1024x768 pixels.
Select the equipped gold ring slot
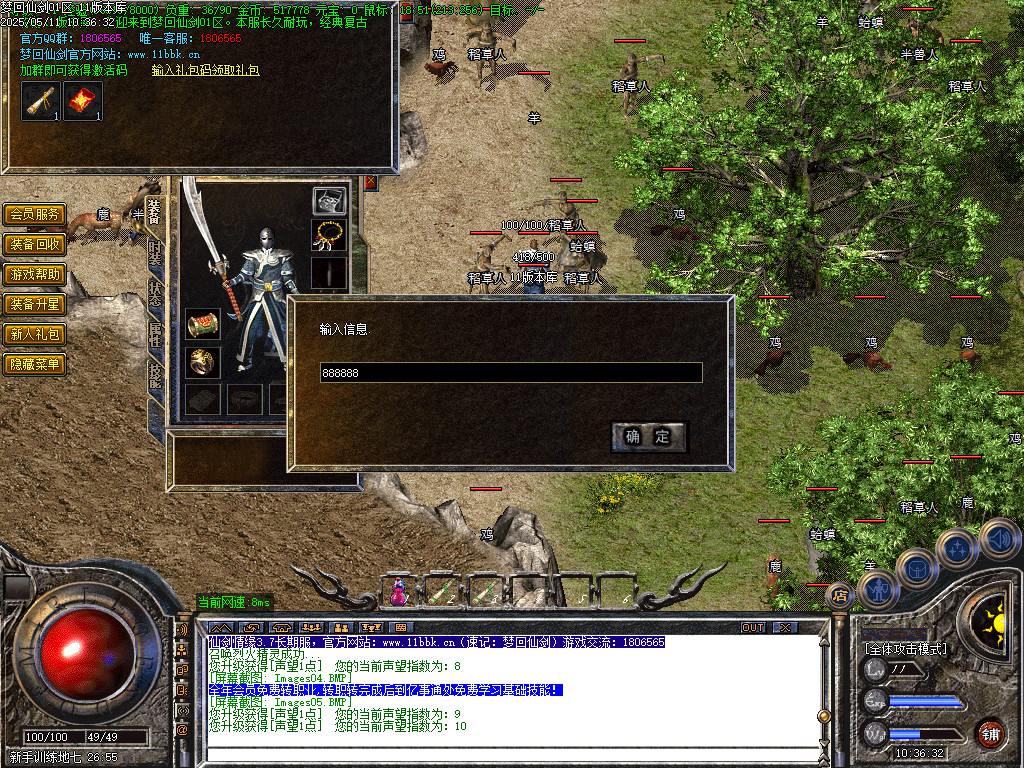point(202,362)
